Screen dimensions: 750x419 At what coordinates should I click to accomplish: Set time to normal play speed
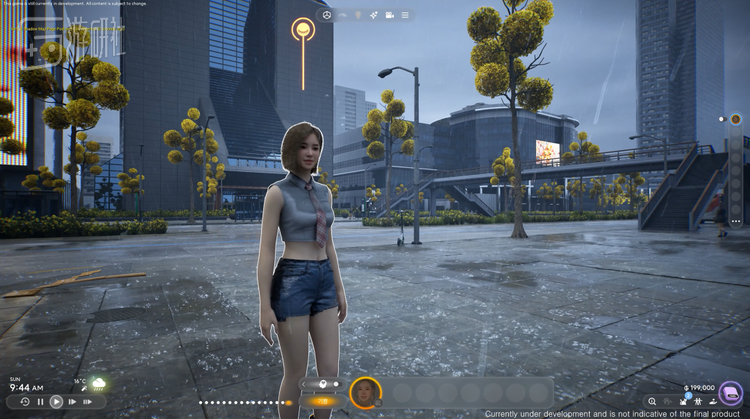coord(56,401)
